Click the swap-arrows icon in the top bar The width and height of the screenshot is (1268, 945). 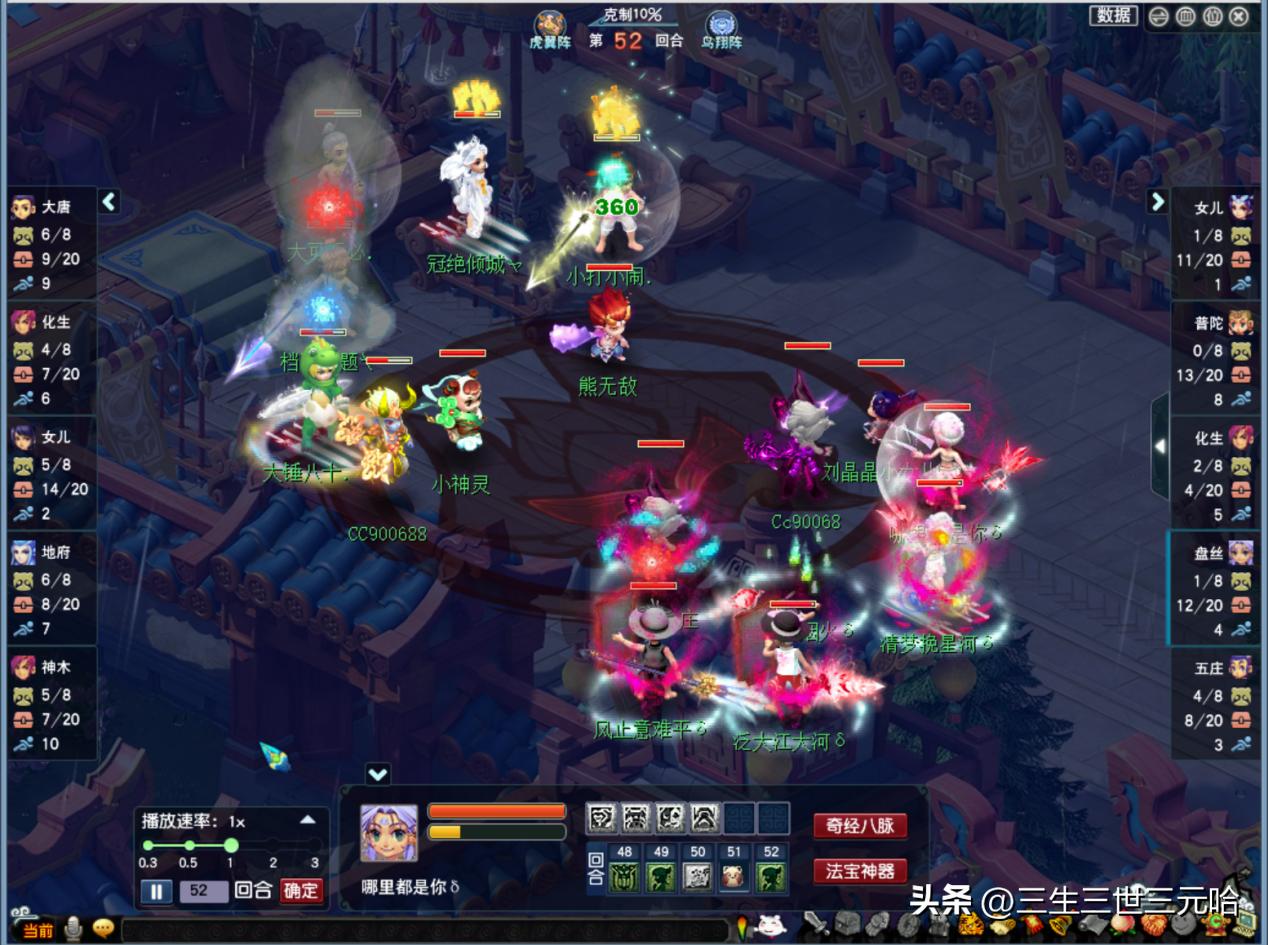point(1158,16)
